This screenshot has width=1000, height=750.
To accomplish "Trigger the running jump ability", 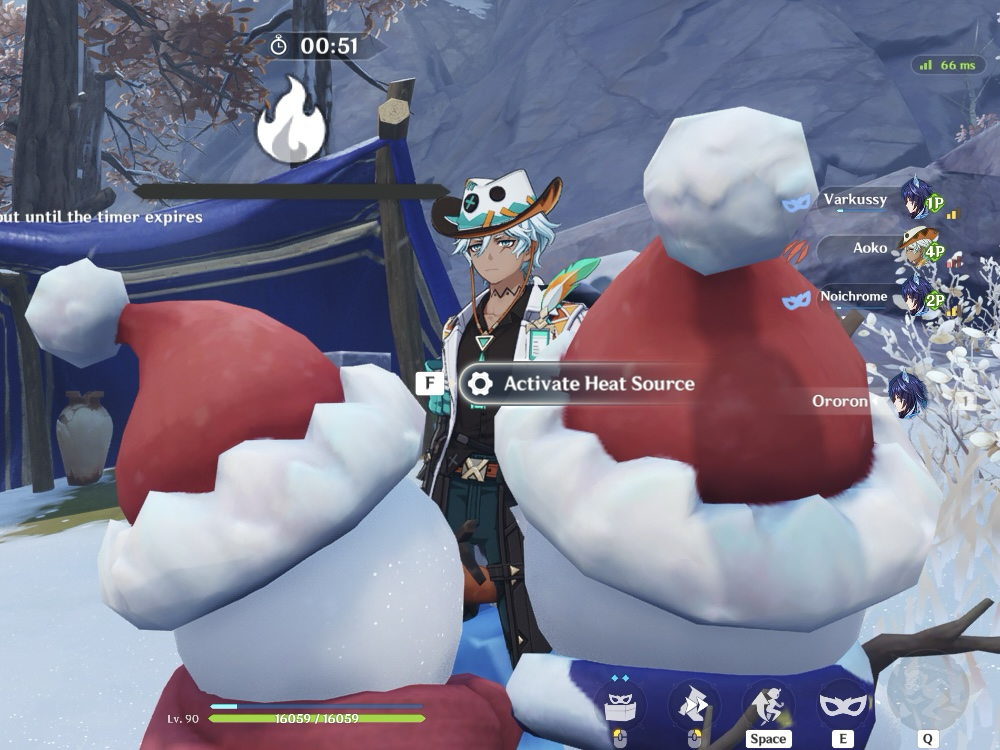I will pyautogui.click(x=768, y=704).
